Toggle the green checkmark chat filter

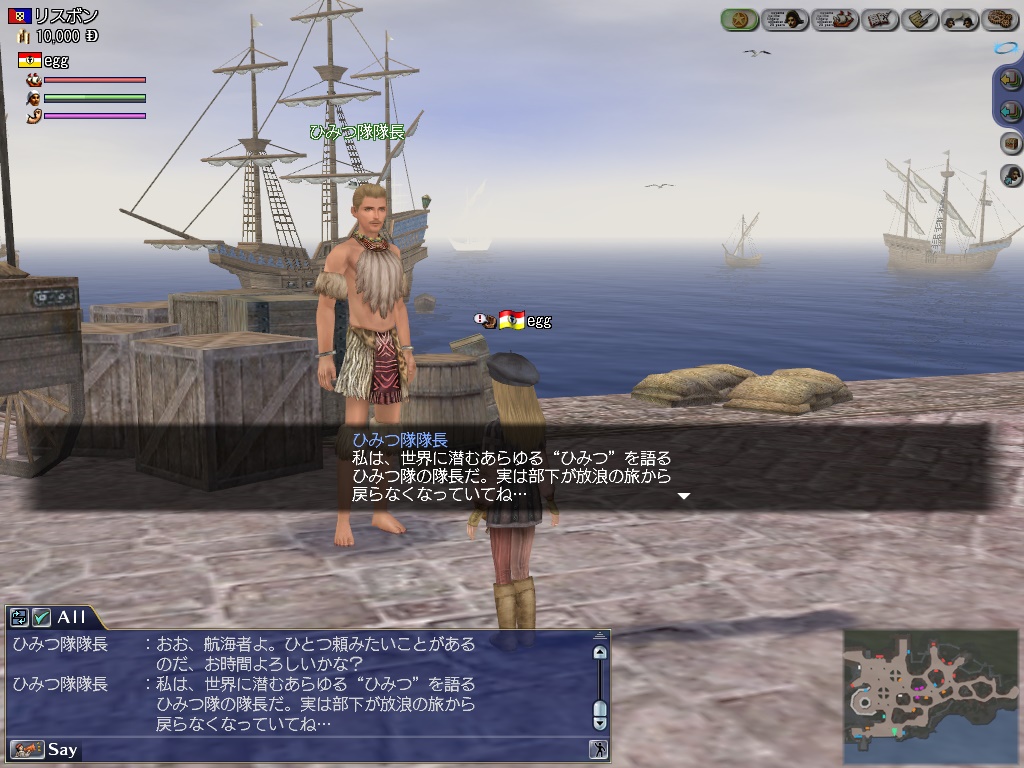(41, 617)
